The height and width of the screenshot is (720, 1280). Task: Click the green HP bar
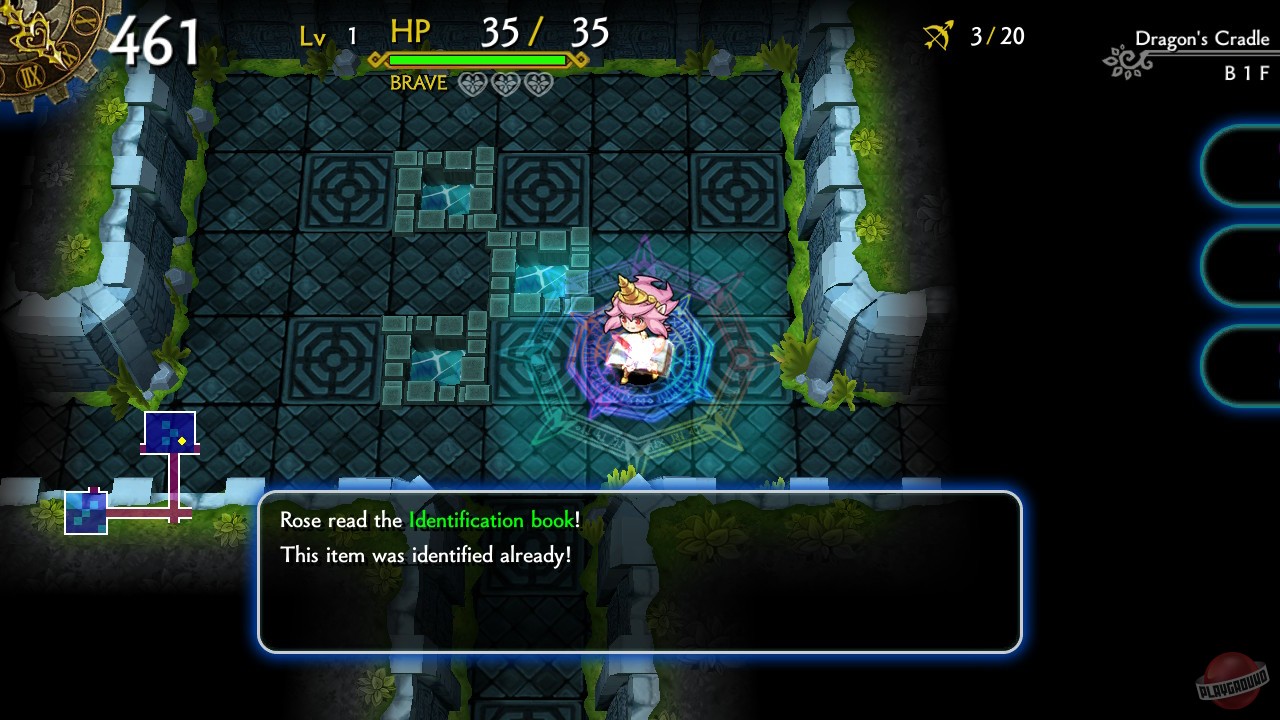[476, 60]
